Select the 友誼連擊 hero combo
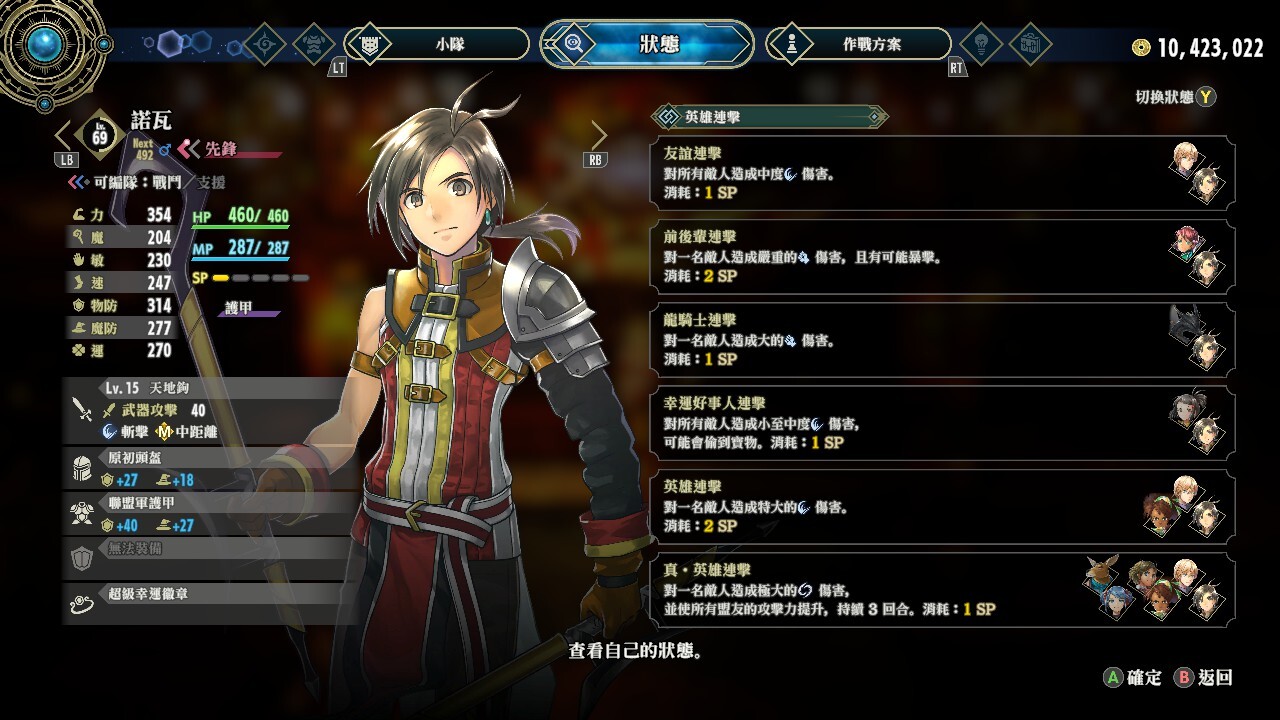This screenshot has height=720, width=1280. coord(942,173)
